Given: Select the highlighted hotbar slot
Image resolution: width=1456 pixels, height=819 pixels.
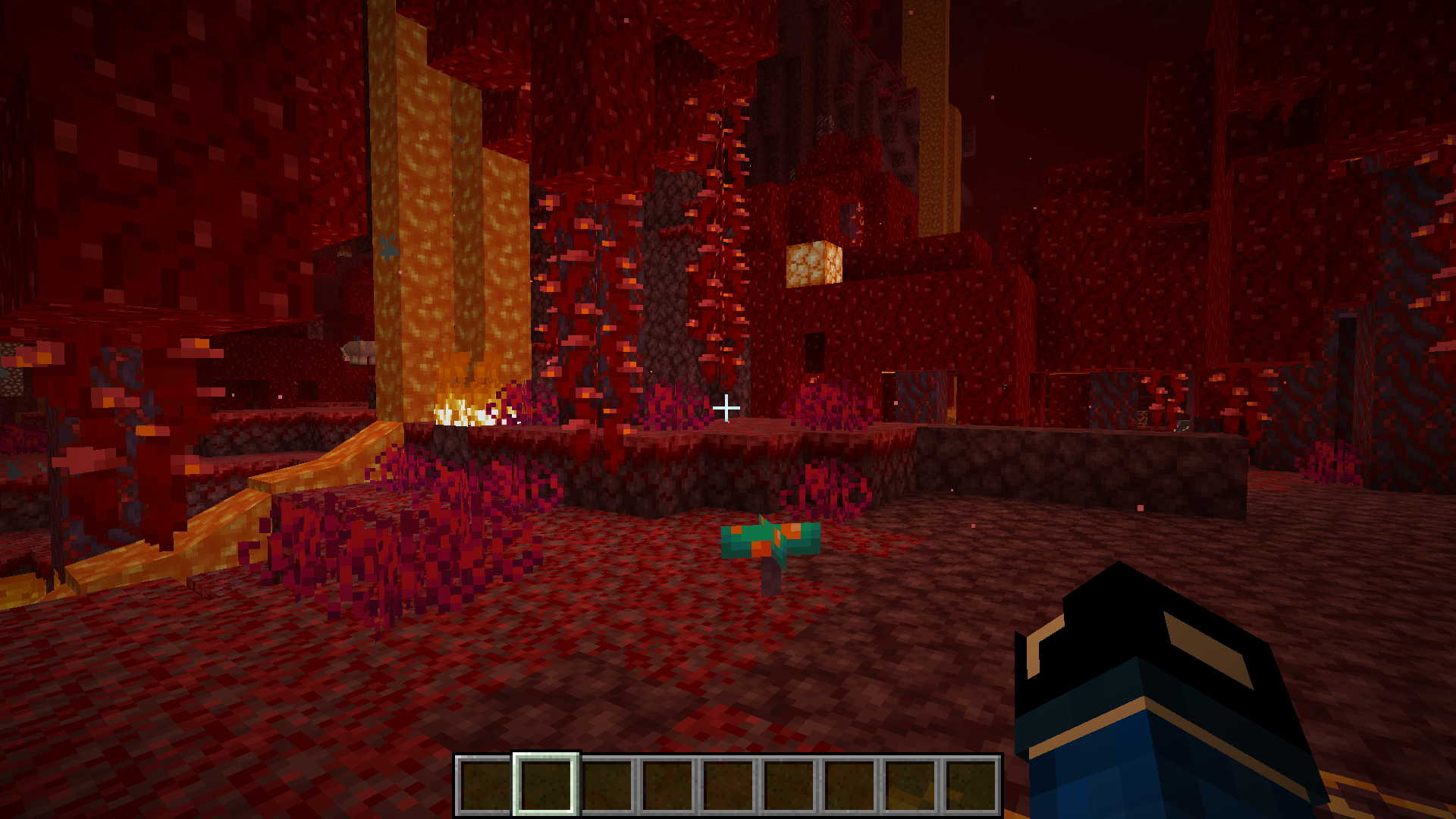Looking at the screenshot, I should coord(546,784).
